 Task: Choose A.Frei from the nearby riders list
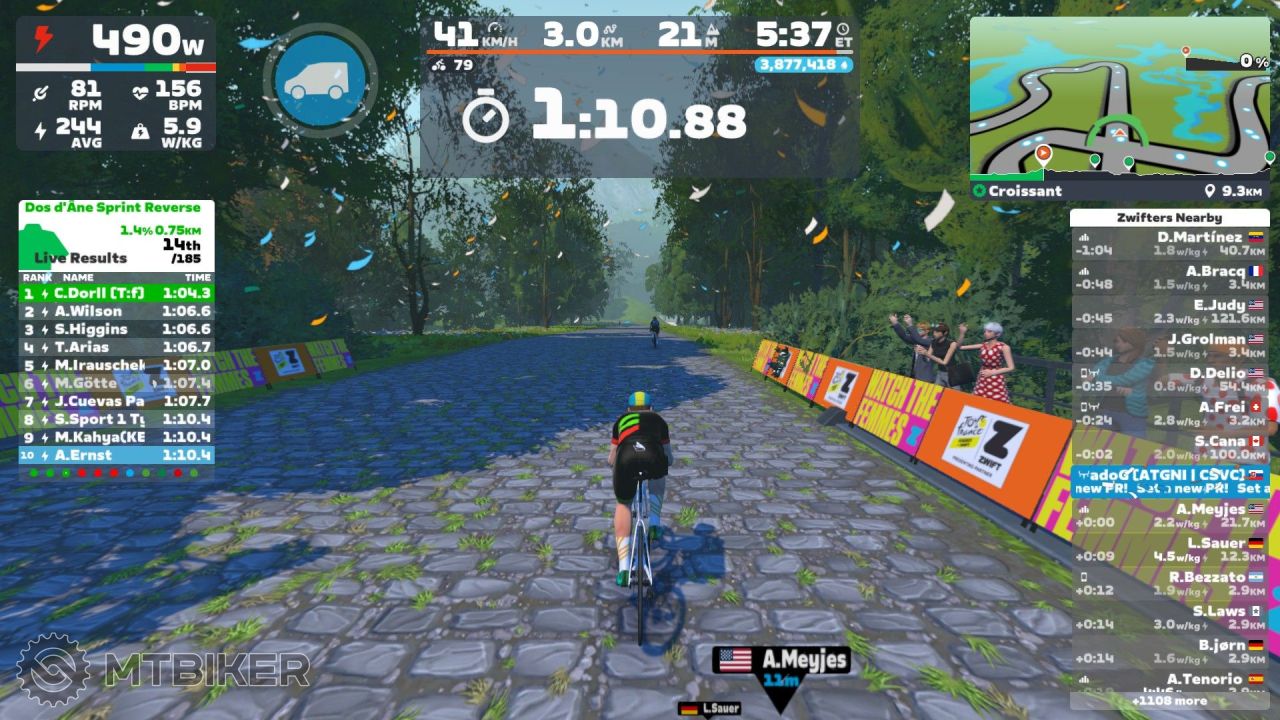[x=1169, y=414]
